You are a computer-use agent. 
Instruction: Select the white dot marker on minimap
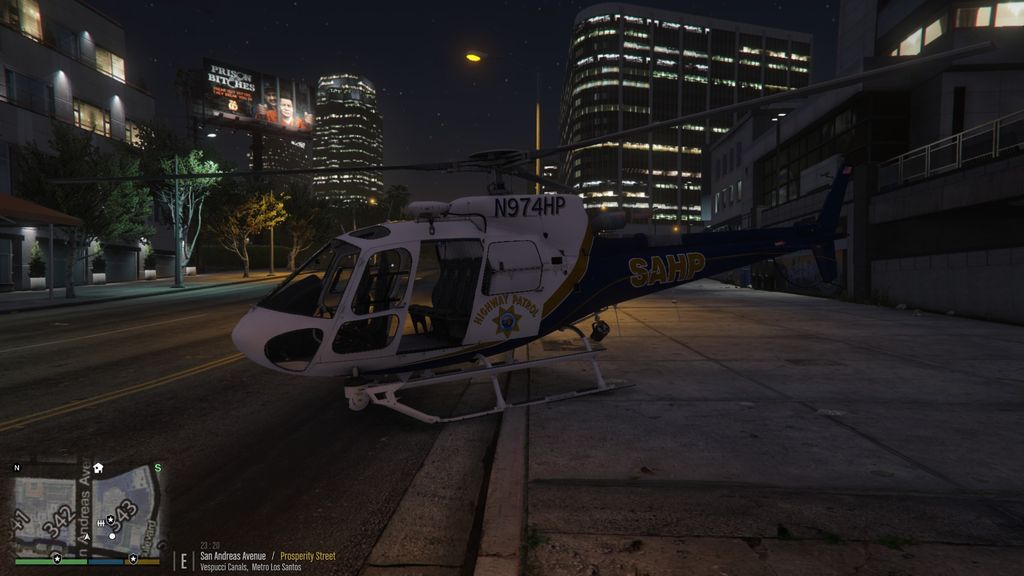point(111,536)
